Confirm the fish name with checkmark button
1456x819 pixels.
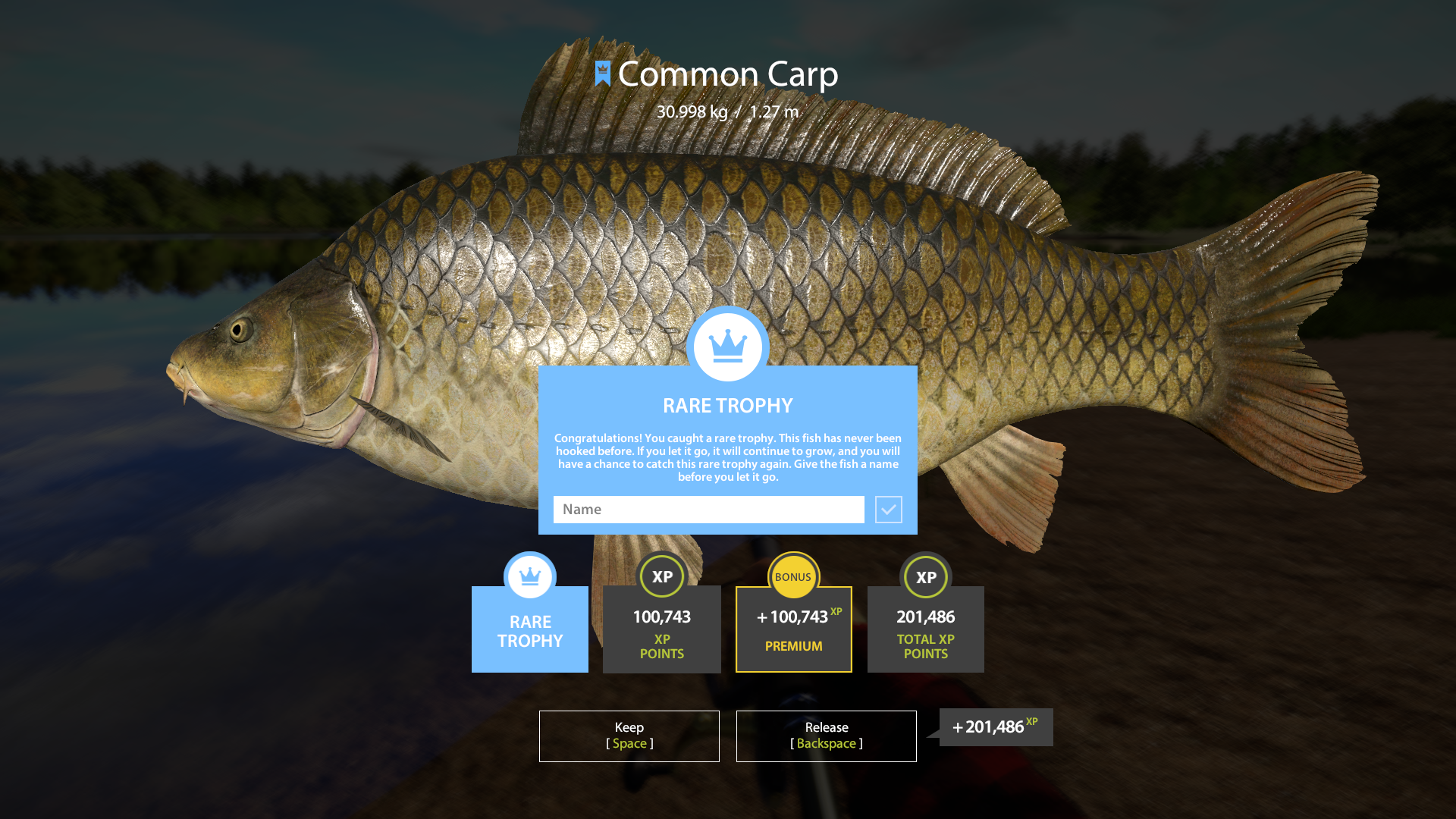888,510
